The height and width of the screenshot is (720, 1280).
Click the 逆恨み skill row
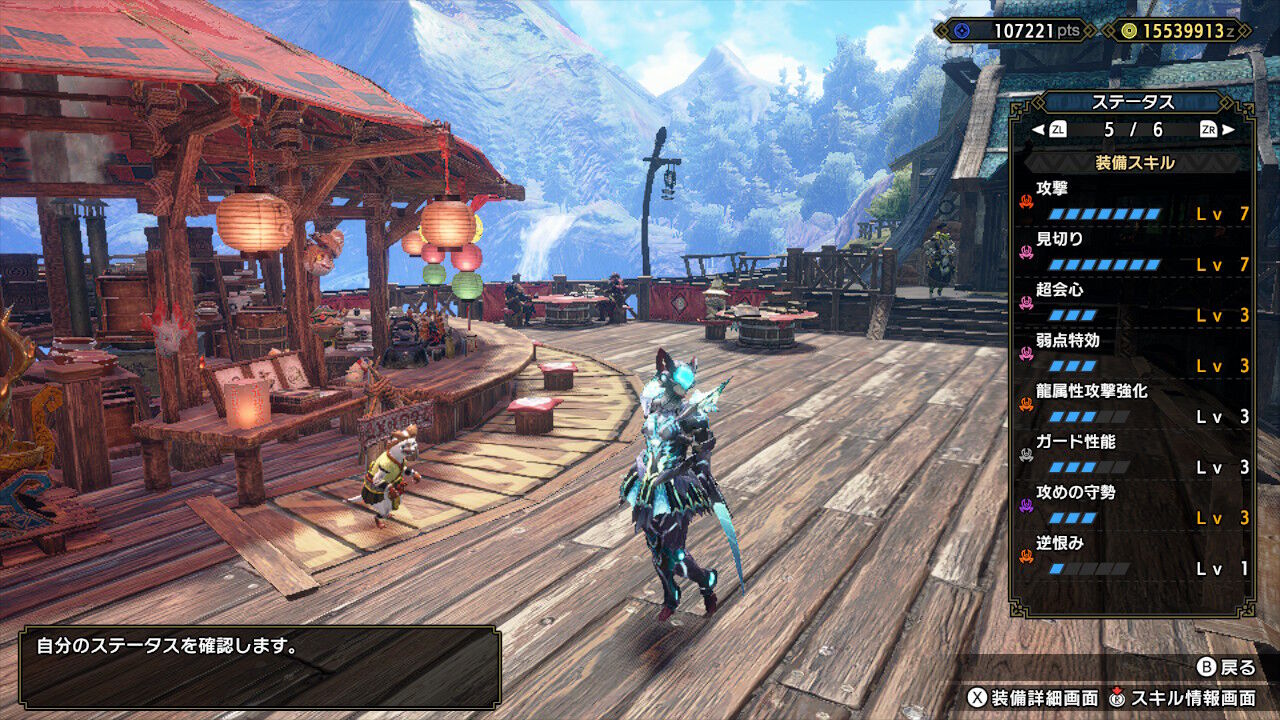pos(1133,556)
